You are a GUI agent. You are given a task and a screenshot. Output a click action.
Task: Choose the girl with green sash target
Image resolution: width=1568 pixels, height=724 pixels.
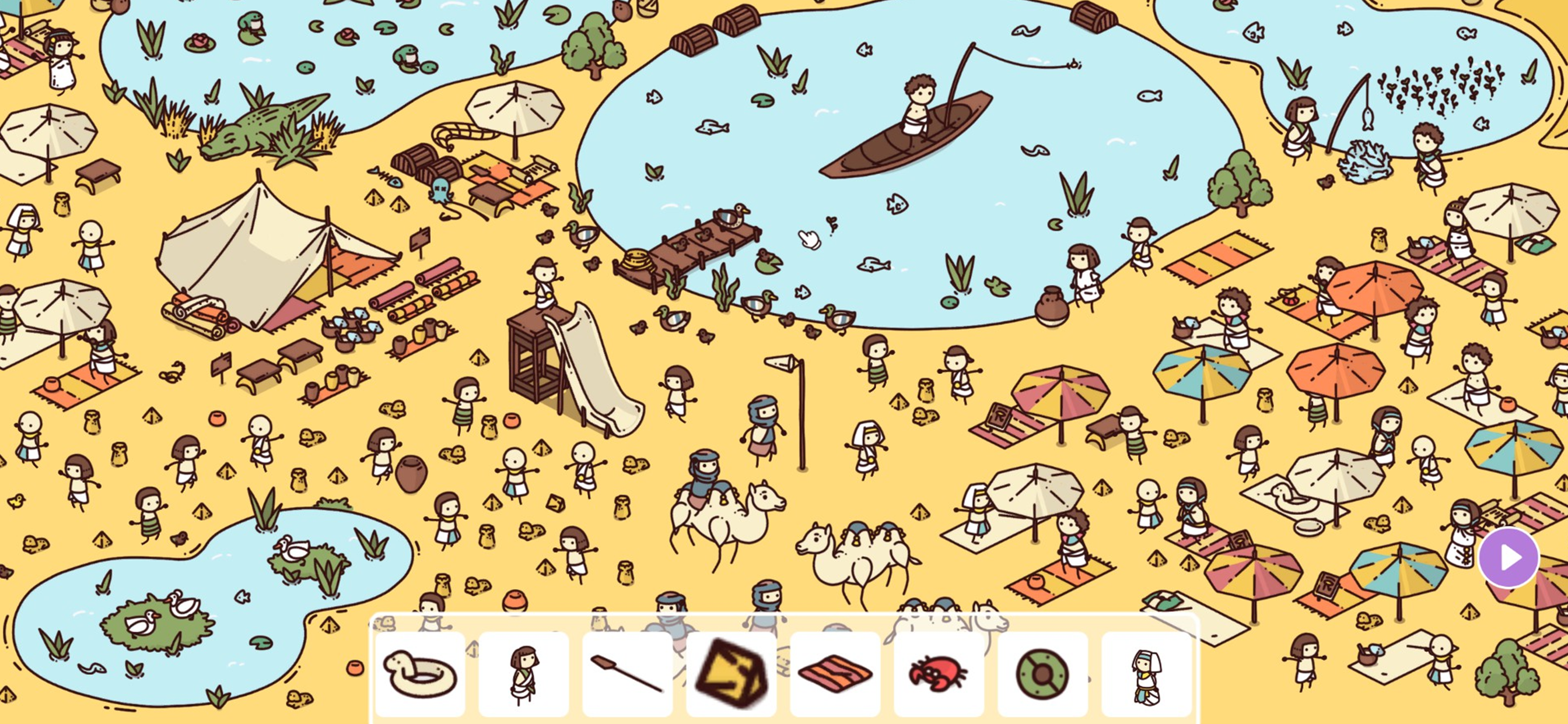click(523, 673)
